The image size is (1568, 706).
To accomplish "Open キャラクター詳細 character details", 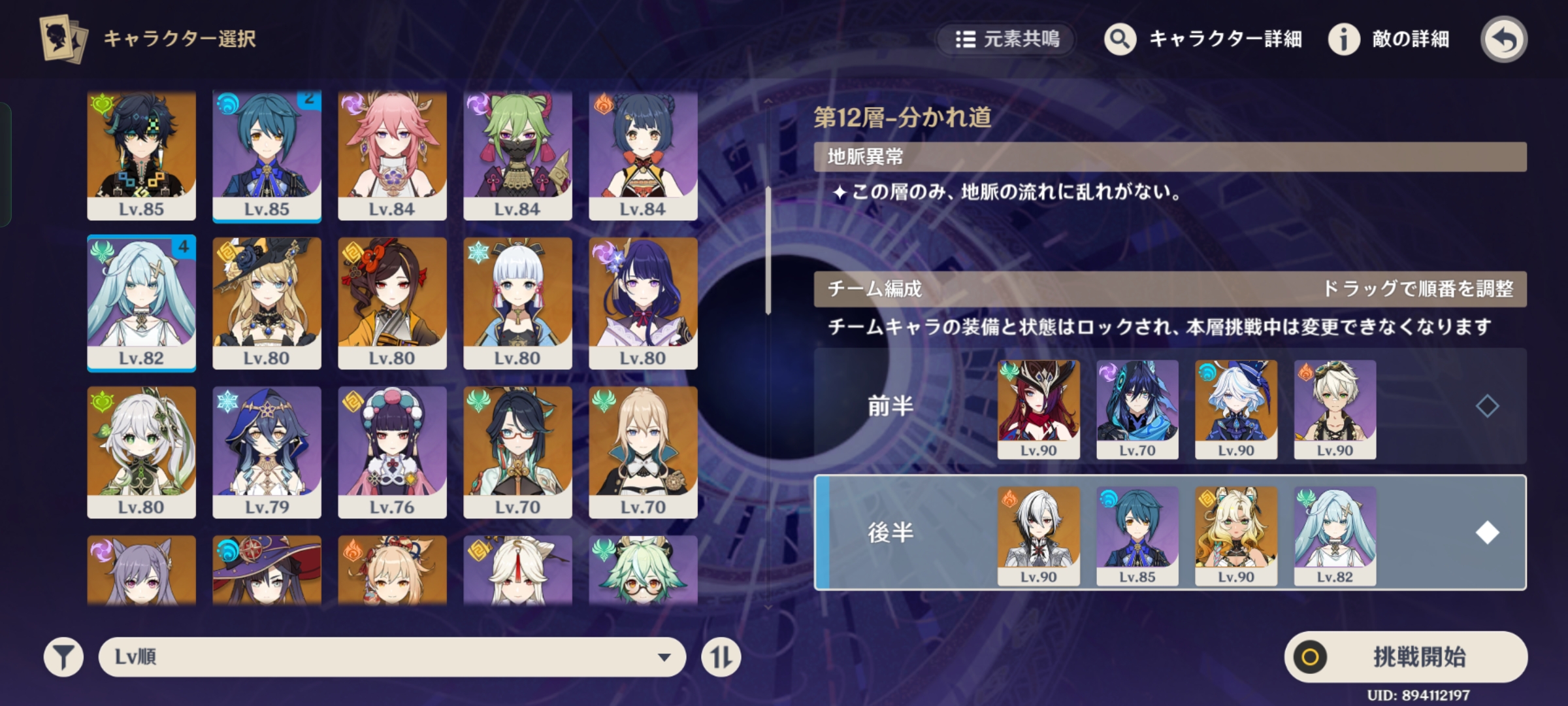I will coord(1203,39).
